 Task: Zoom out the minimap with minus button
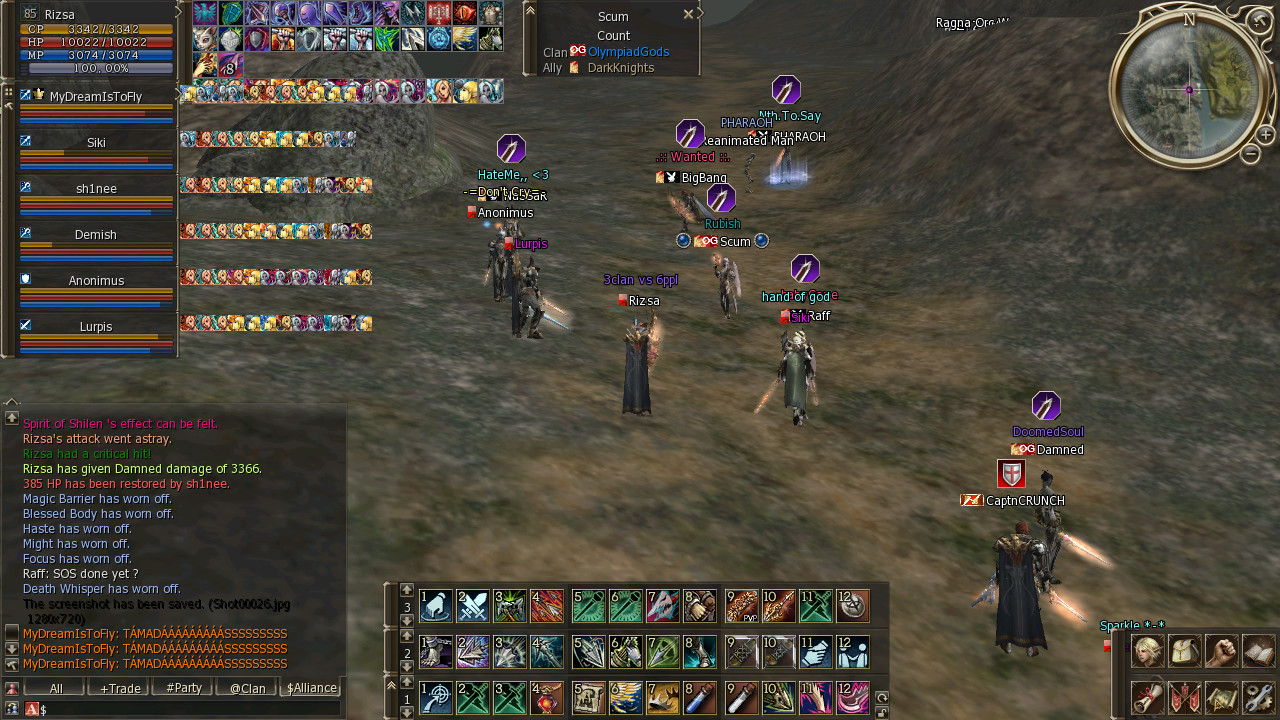pos(1250,154)
